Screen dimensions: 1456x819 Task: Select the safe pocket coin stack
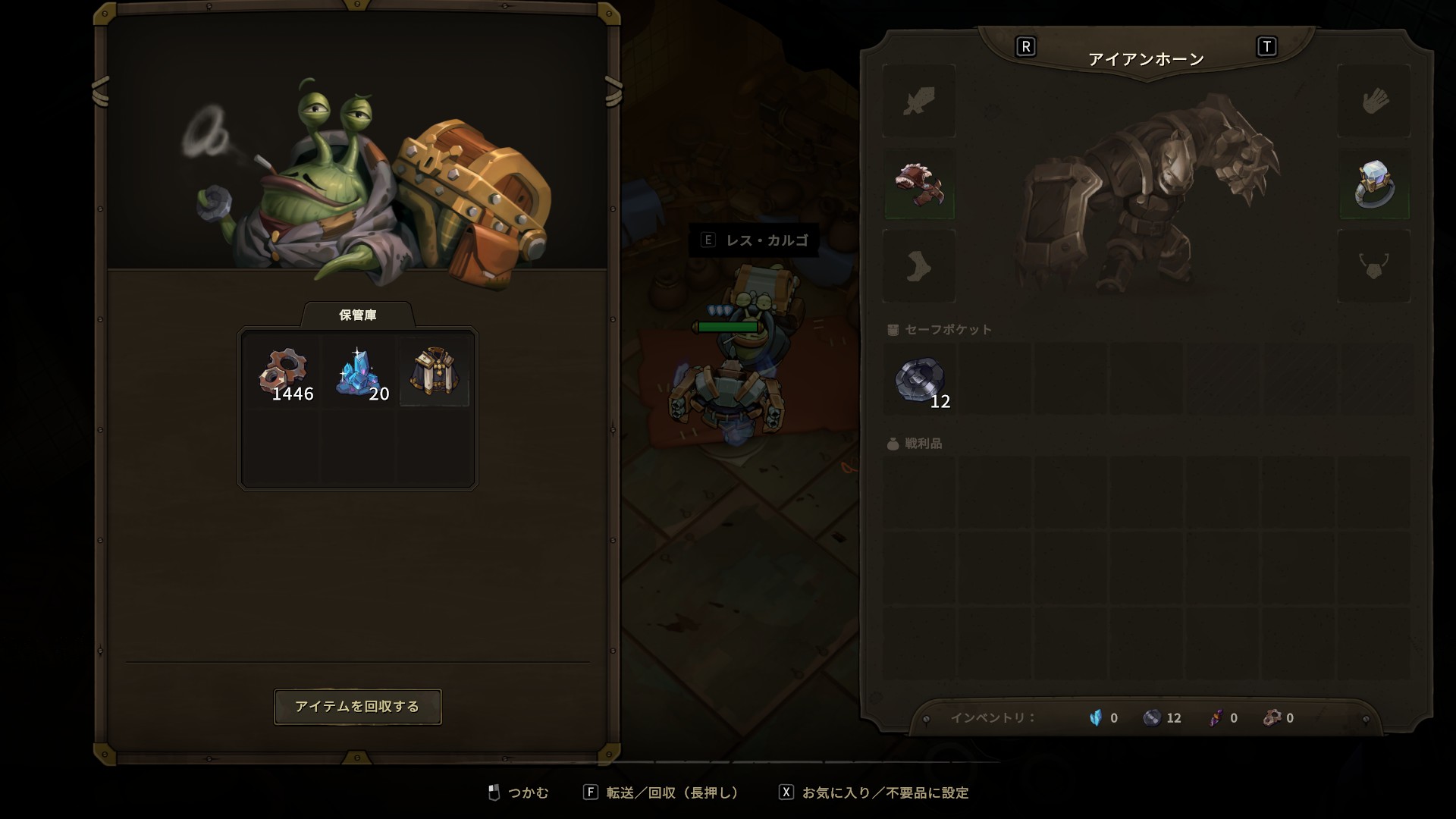(920, 379)
